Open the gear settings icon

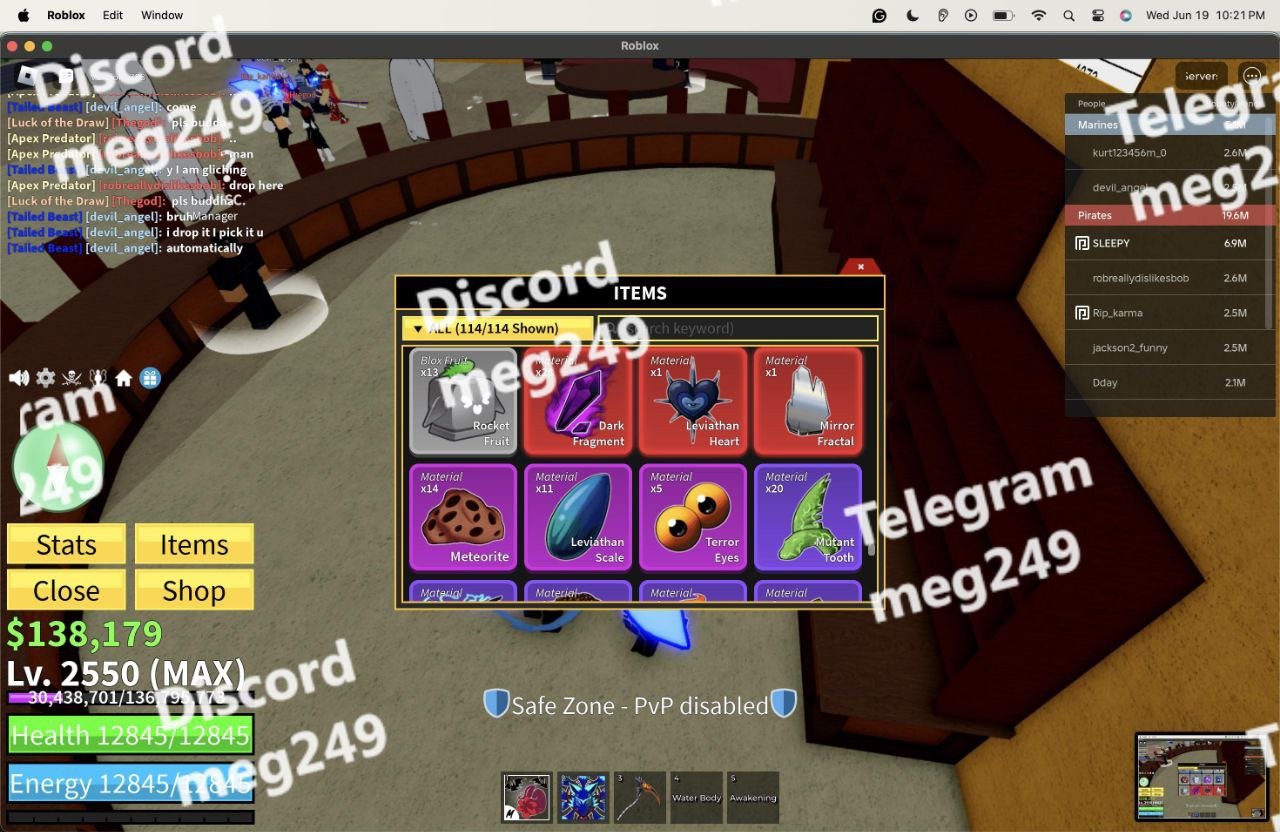click(x=45, y=378)
